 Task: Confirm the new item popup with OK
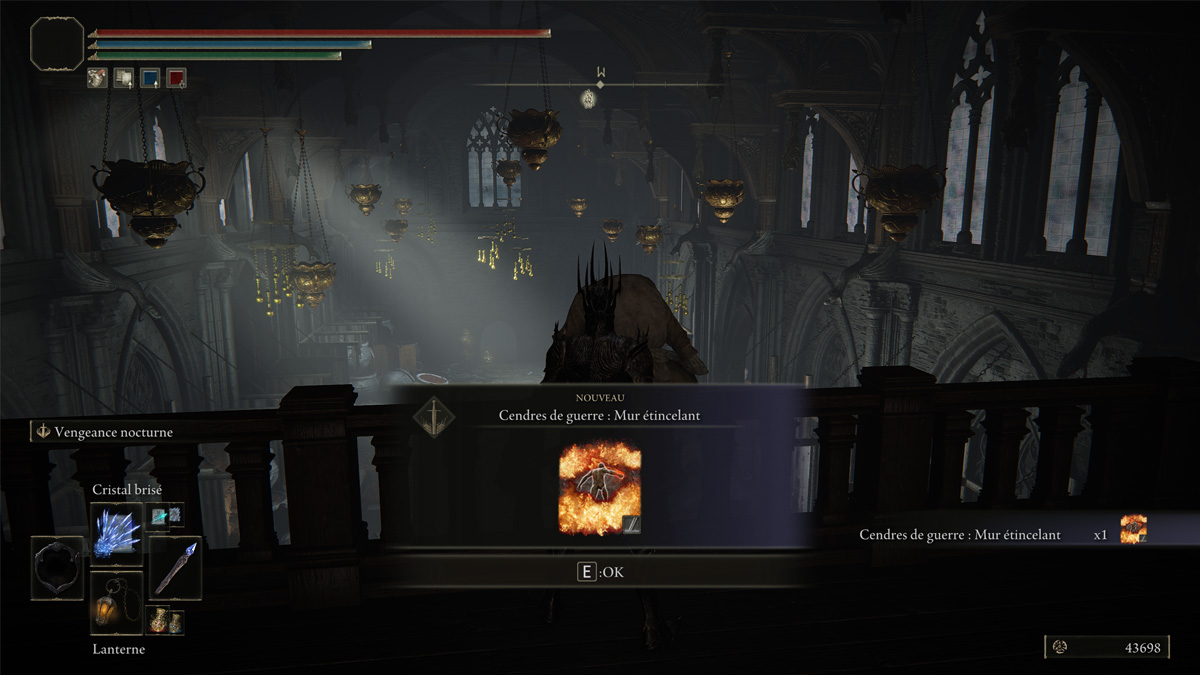(600, 573)
